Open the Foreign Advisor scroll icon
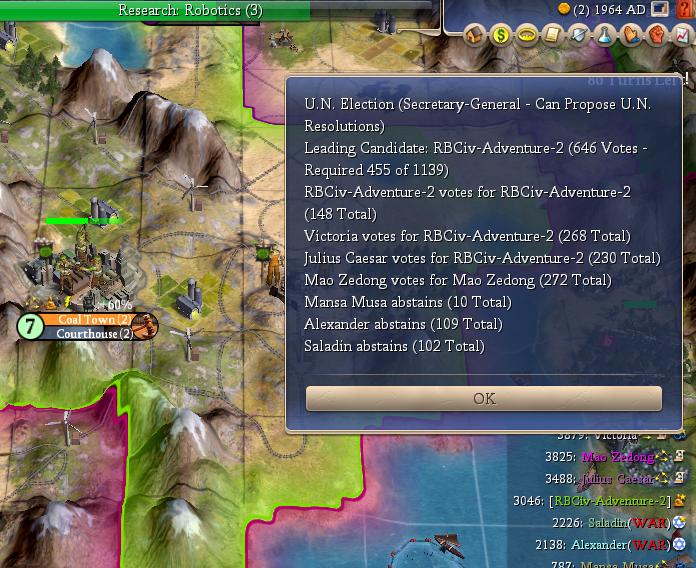696x568 pixels. point(553,36)
